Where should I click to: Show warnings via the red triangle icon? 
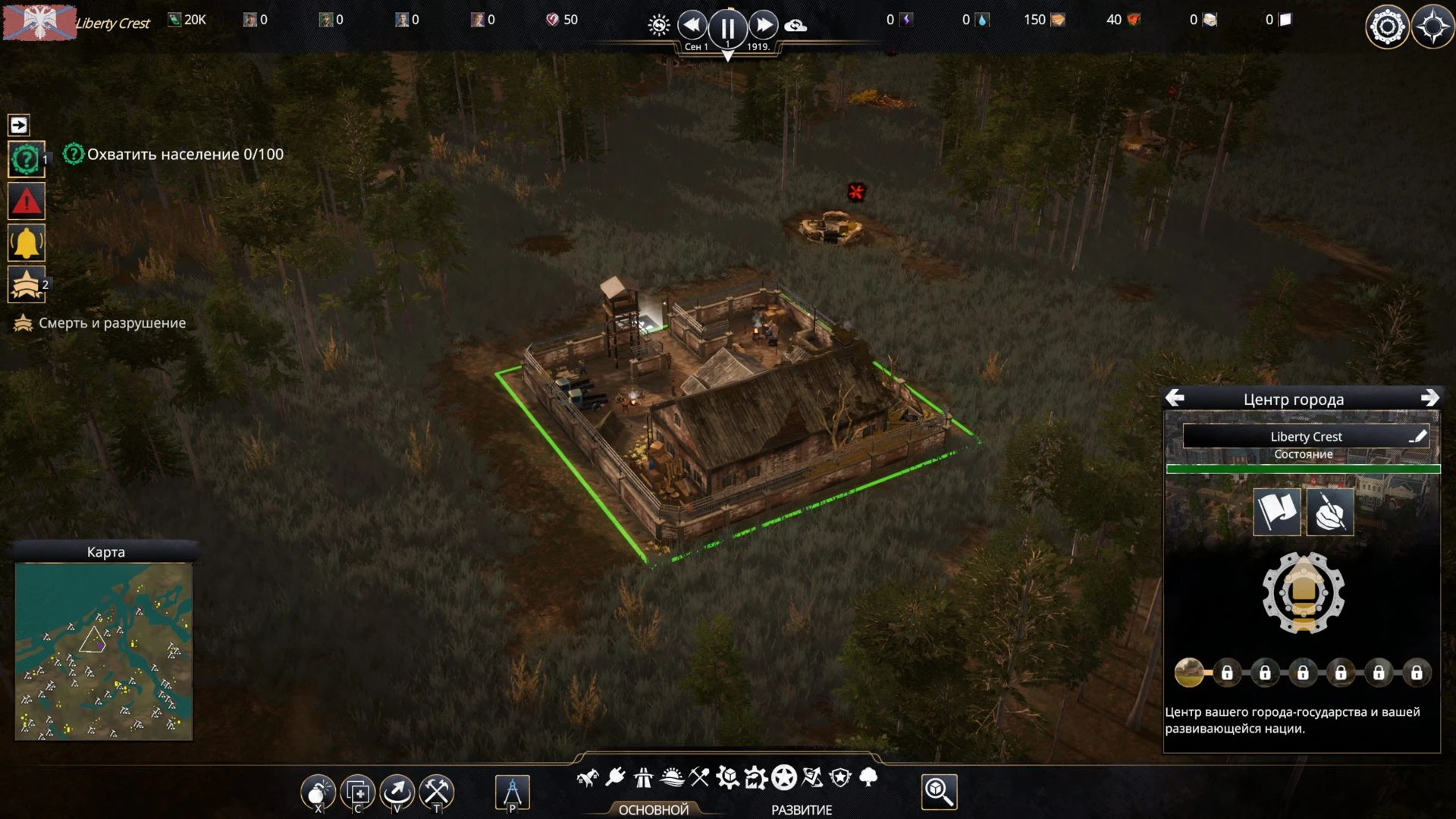[26, 202]
